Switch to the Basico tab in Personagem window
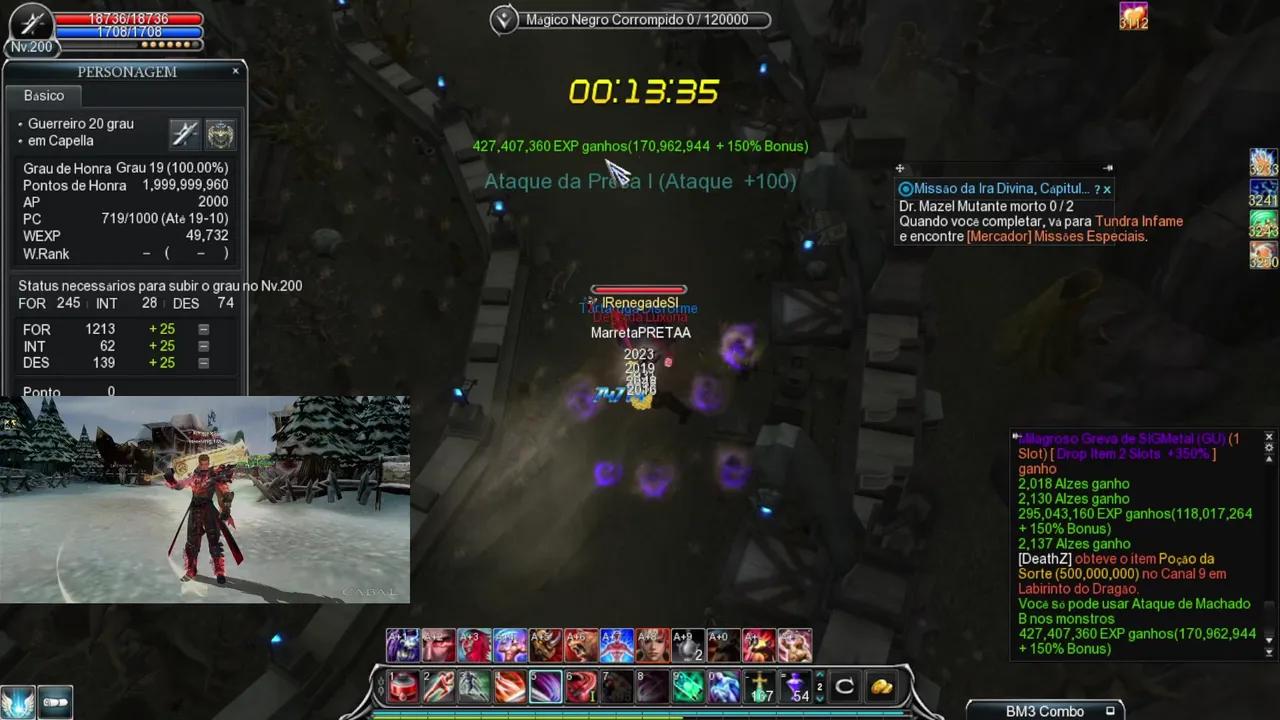 44,95
